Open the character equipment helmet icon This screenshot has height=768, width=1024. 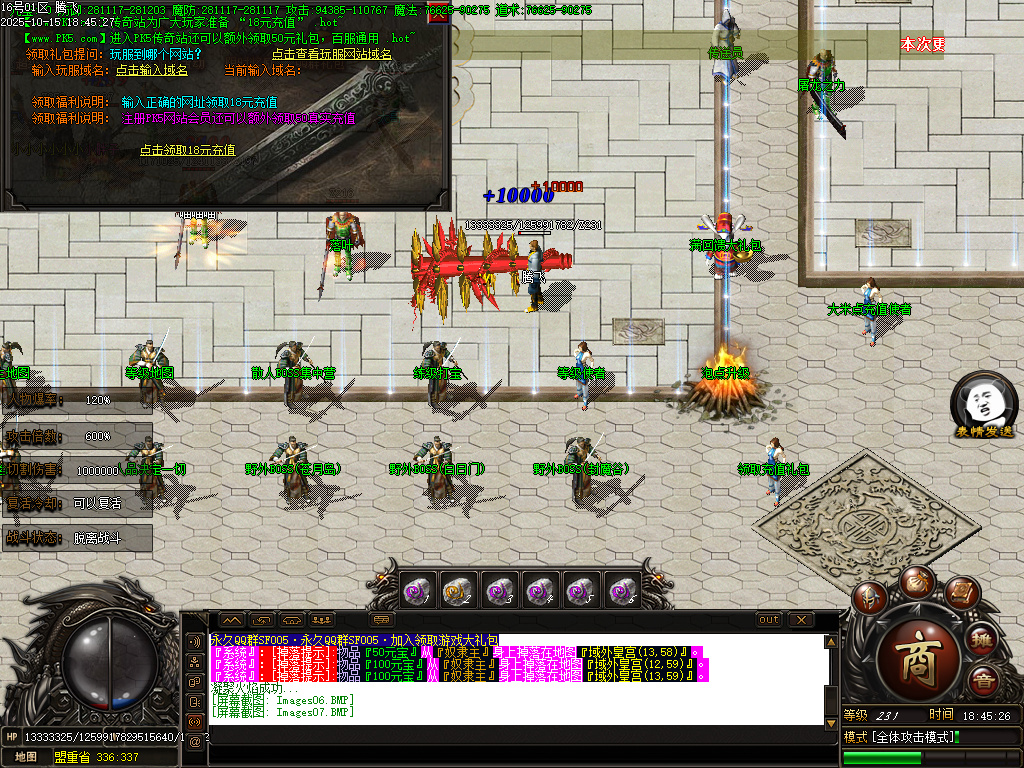pyautogui.click(x=871, y=599)
